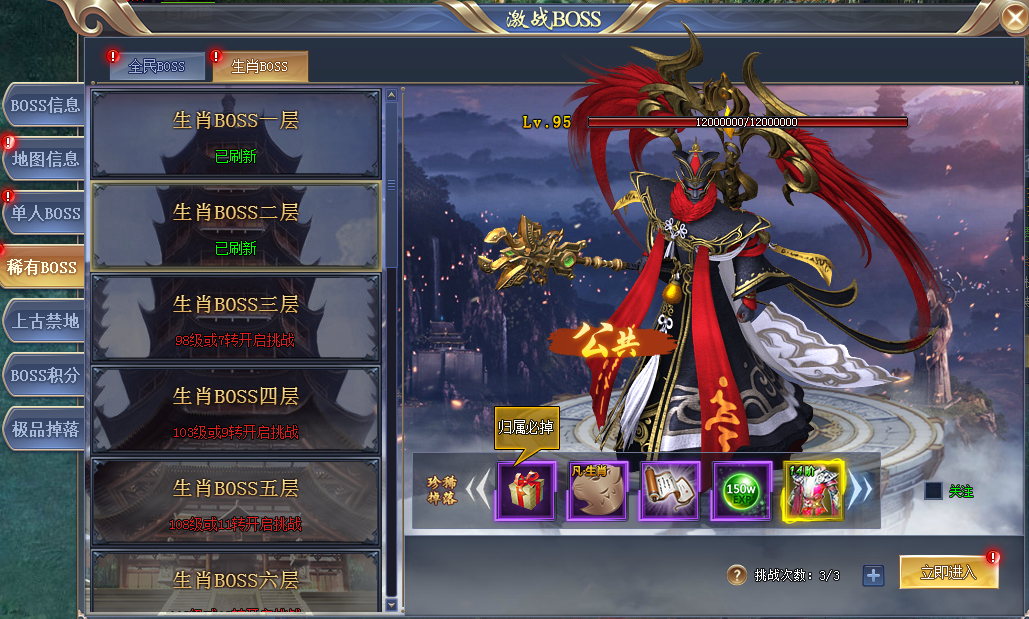The image size is (1029, 619).
Task: Pick the 生肖BOSS三层 entry
Action: (235, 318)
